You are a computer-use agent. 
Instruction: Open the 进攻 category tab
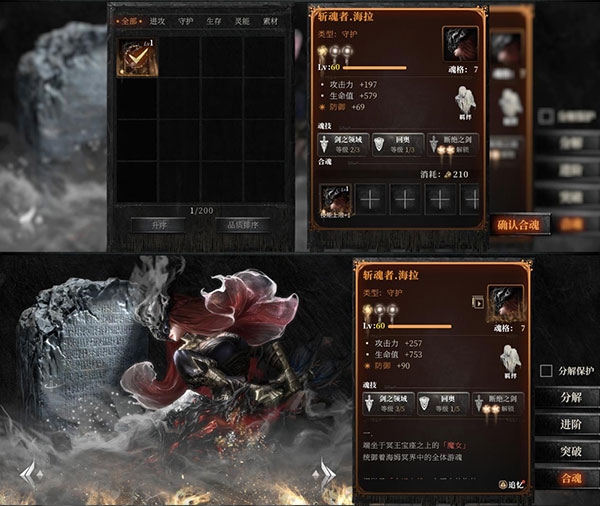[157, 20]
